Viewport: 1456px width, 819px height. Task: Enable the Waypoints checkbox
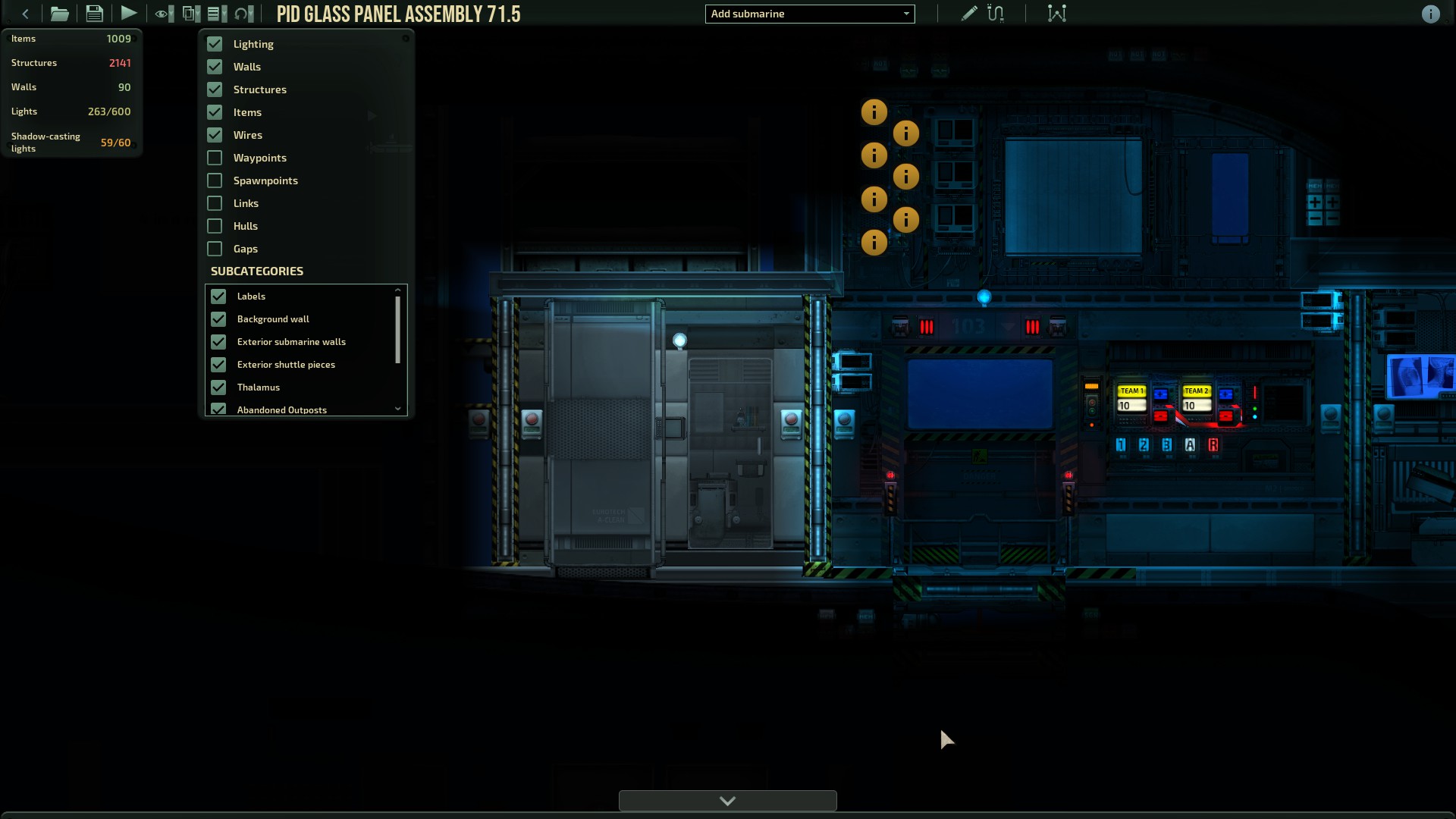[213, 158]
